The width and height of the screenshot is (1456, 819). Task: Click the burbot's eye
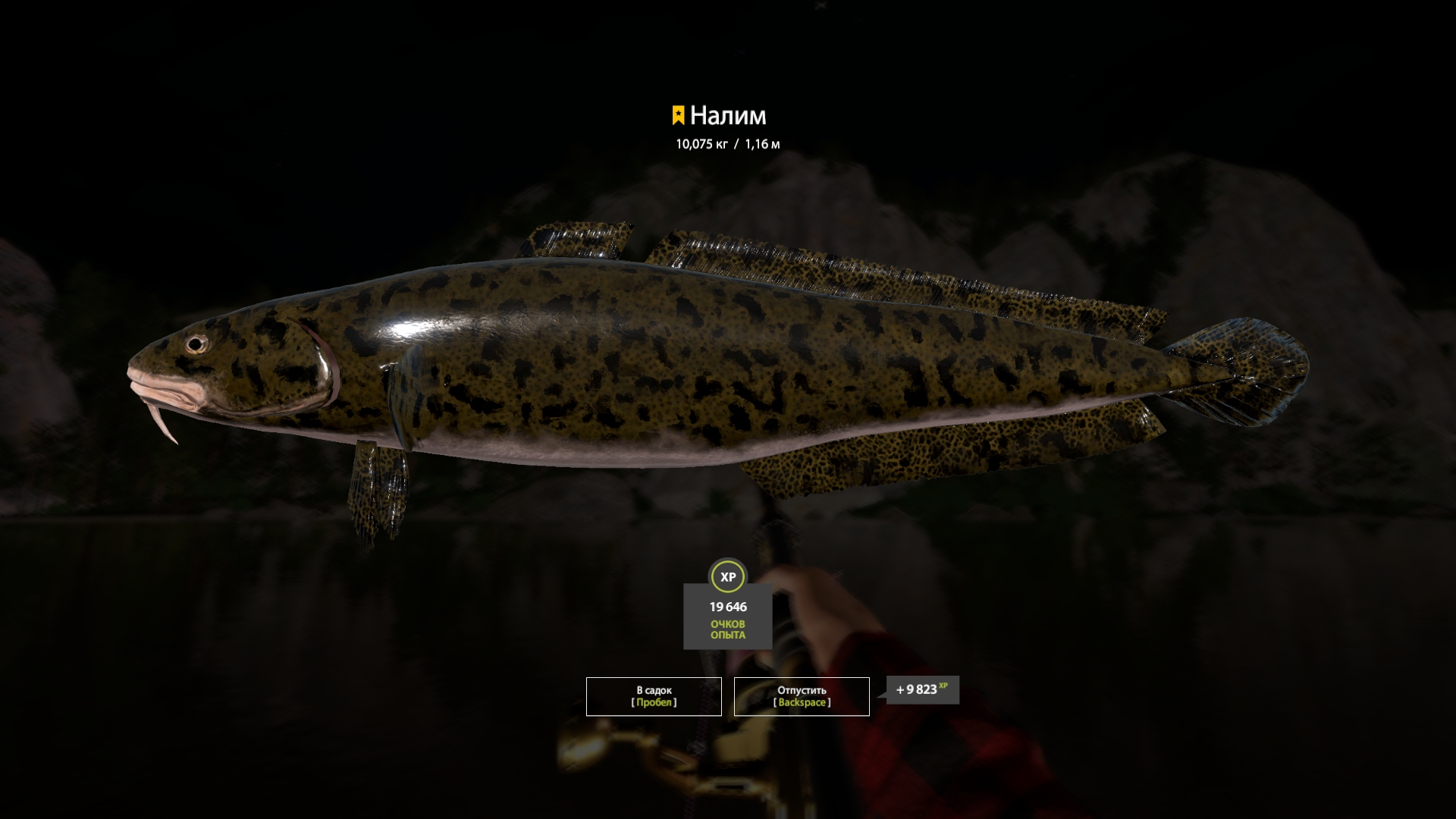196,346
